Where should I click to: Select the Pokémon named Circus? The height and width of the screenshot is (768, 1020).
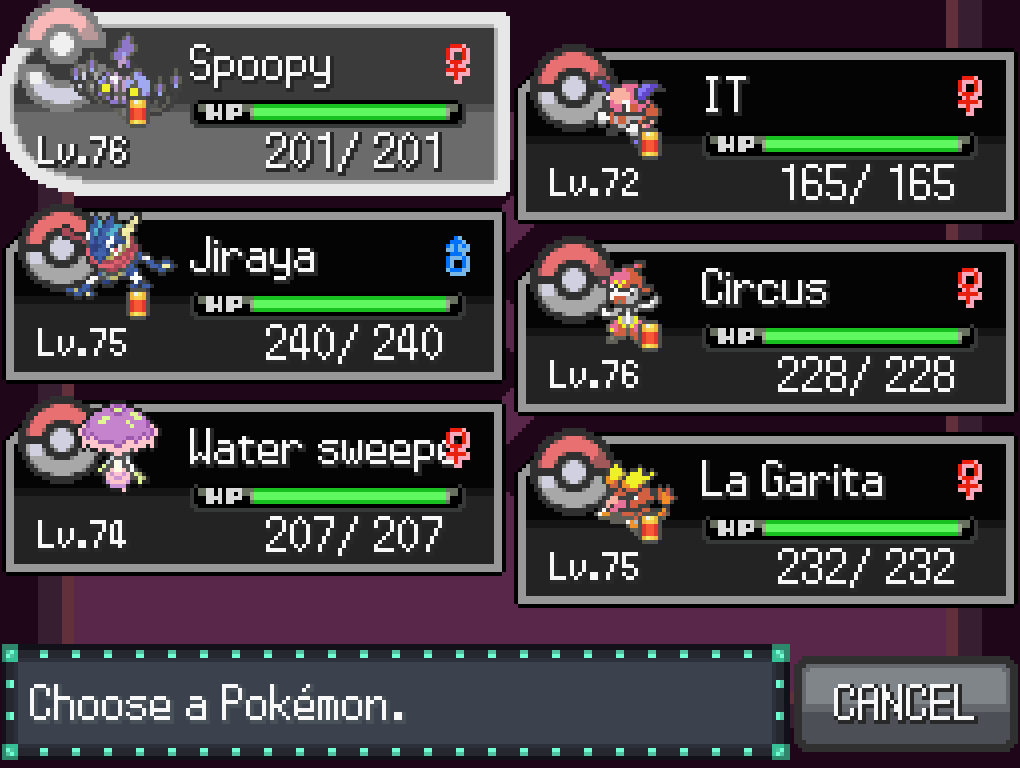(x=765, y=327)
